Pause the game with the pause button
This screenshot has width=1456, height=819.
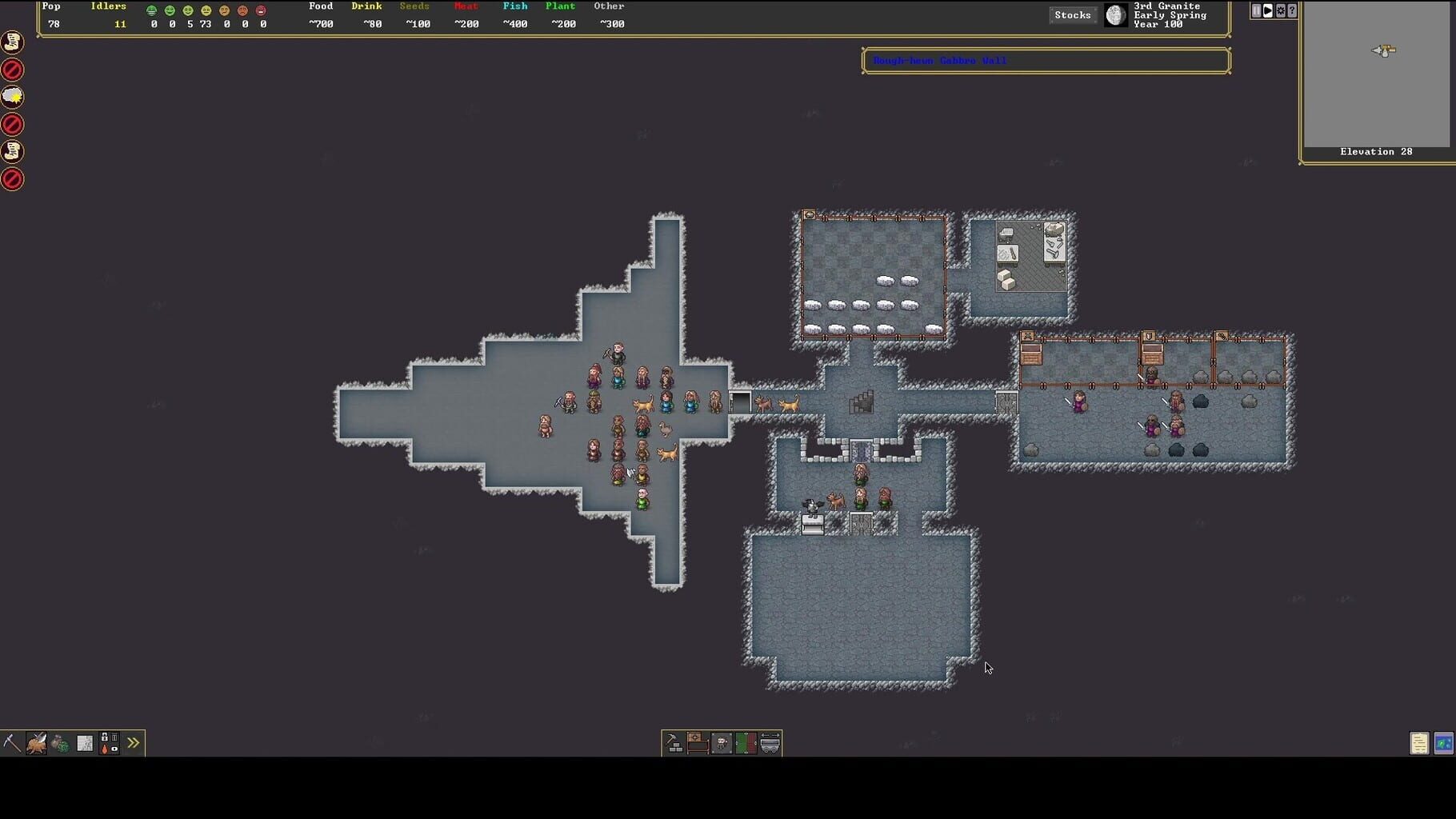click(1254, 10)
